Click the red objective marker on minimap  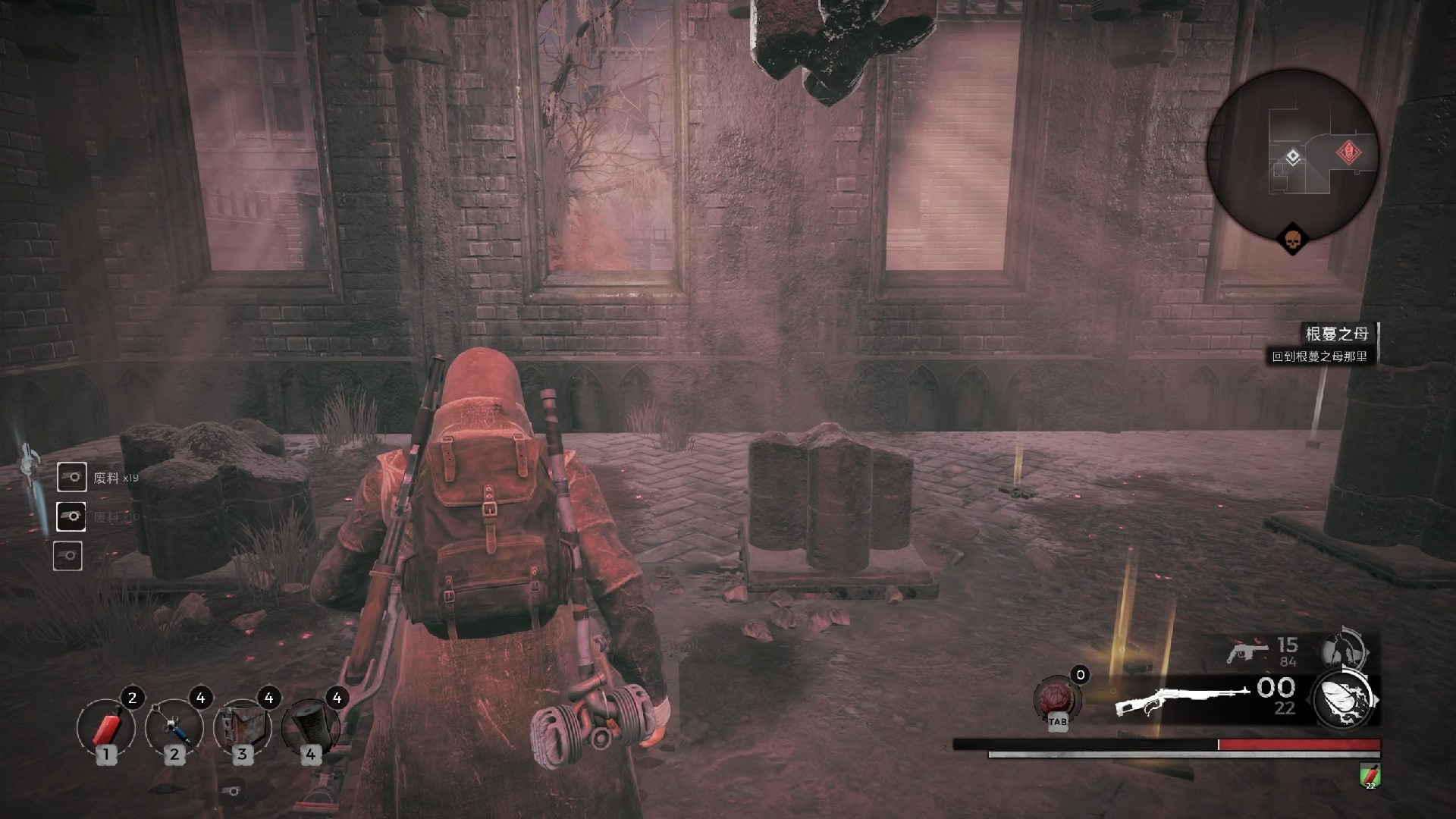pyautogui.click(x=1348, y=153)
